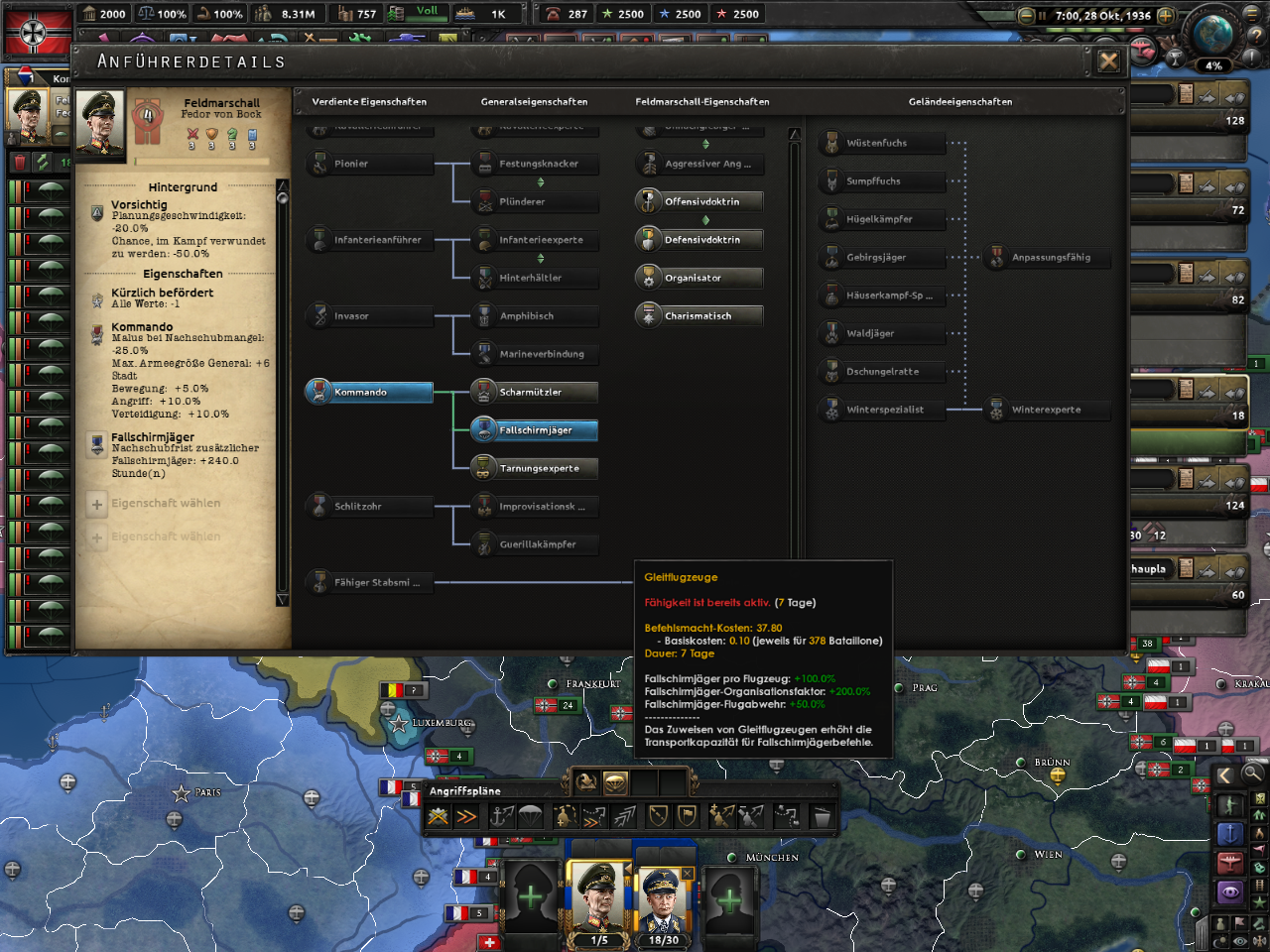Toggle the selected Kommando trait node

coord(368,392)
